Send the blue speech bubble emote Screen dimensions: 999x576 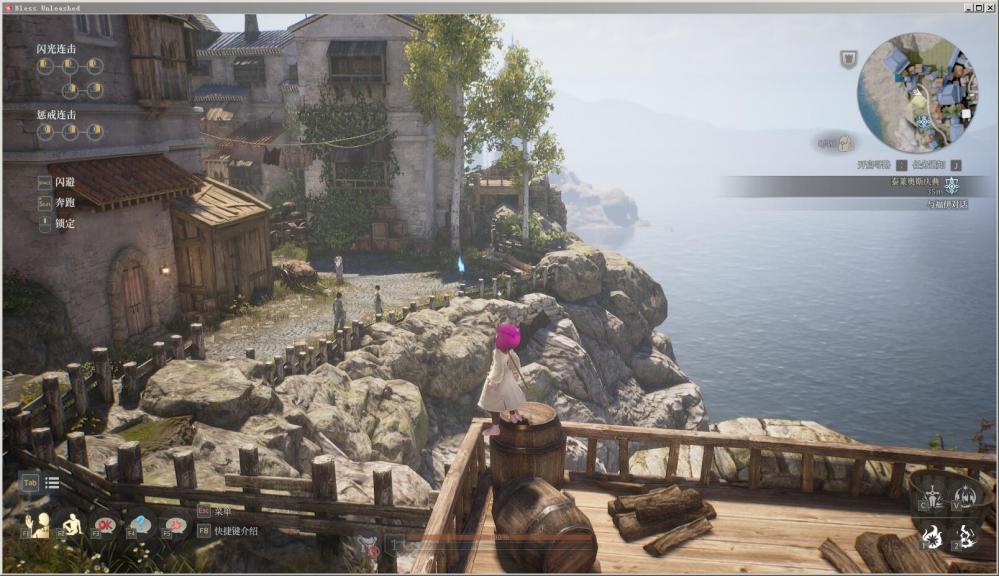pos(140,523)
